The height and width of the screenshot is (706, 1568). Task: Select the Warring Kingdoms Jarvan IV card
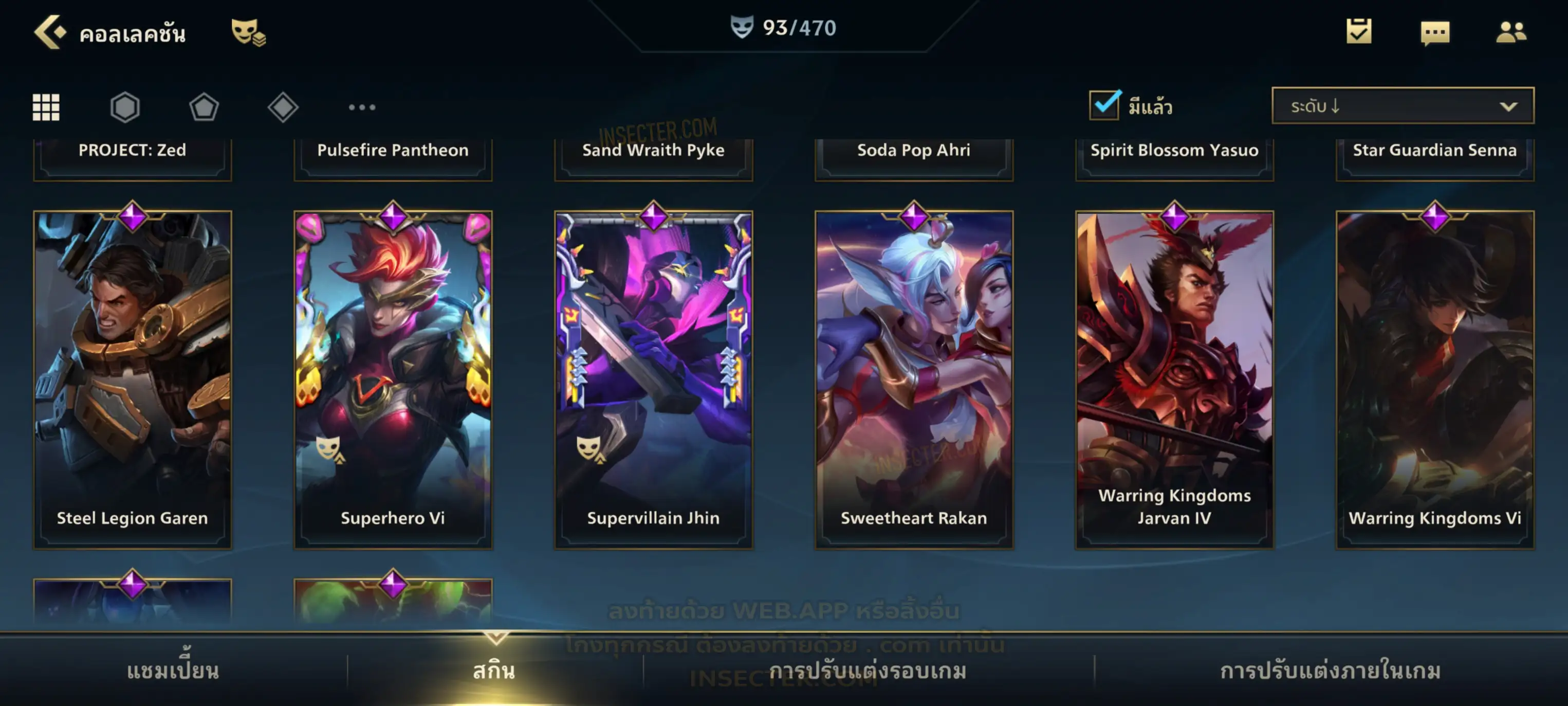point(1174,379)
